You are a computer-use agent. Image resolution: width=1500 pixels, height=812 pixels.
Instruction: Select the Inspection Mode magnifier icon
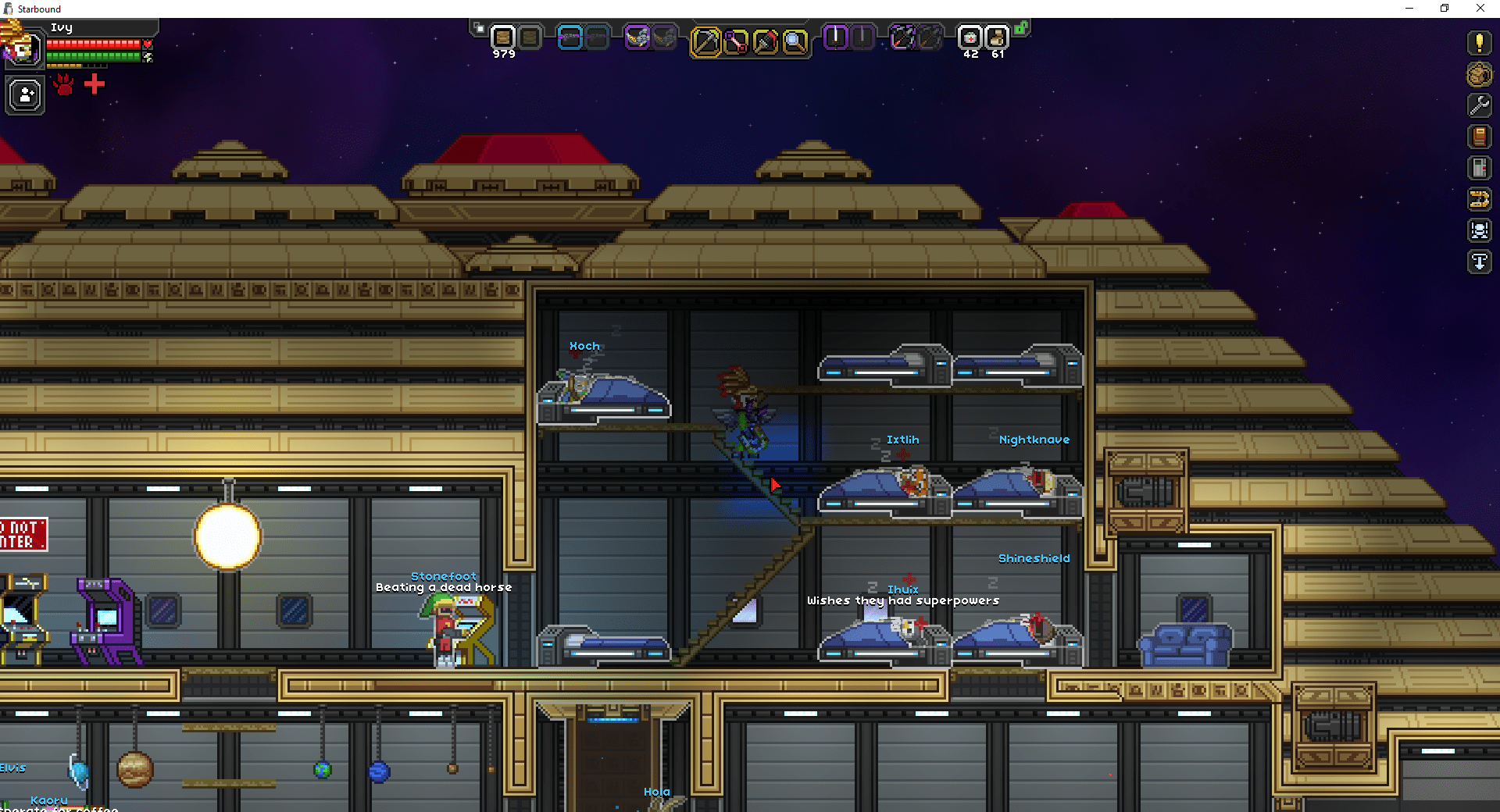[x=796, y=41]
